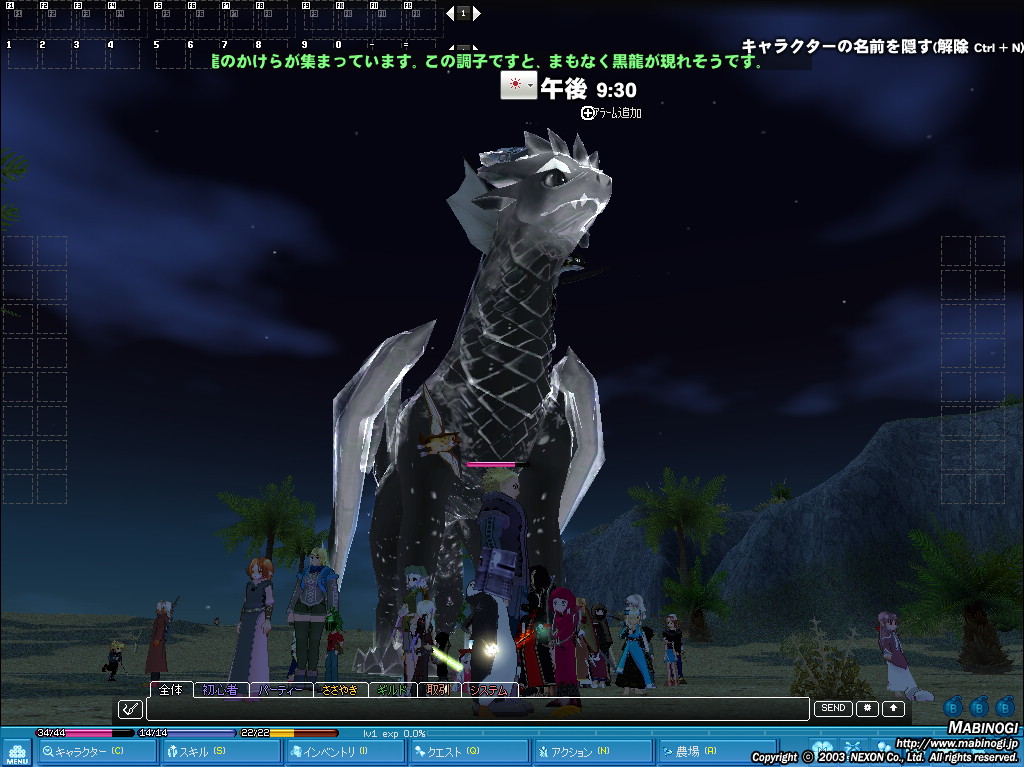This screenshot has height=767, width=1024.
Task: Select the 取引 (Trade) chat tab
Action: (x=438, y=690)
